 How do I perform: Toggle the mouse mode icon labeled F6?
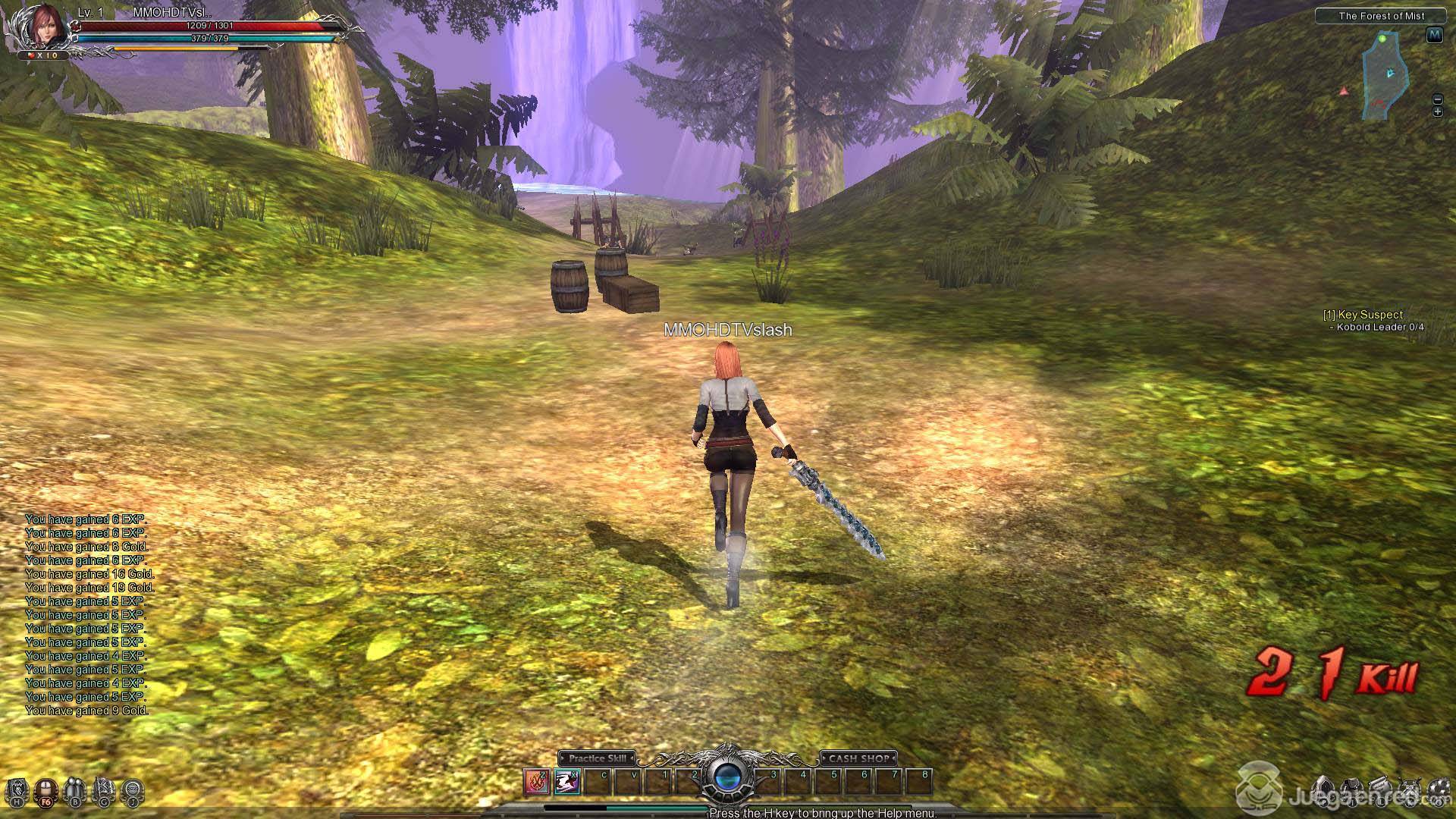coord(46,791)
